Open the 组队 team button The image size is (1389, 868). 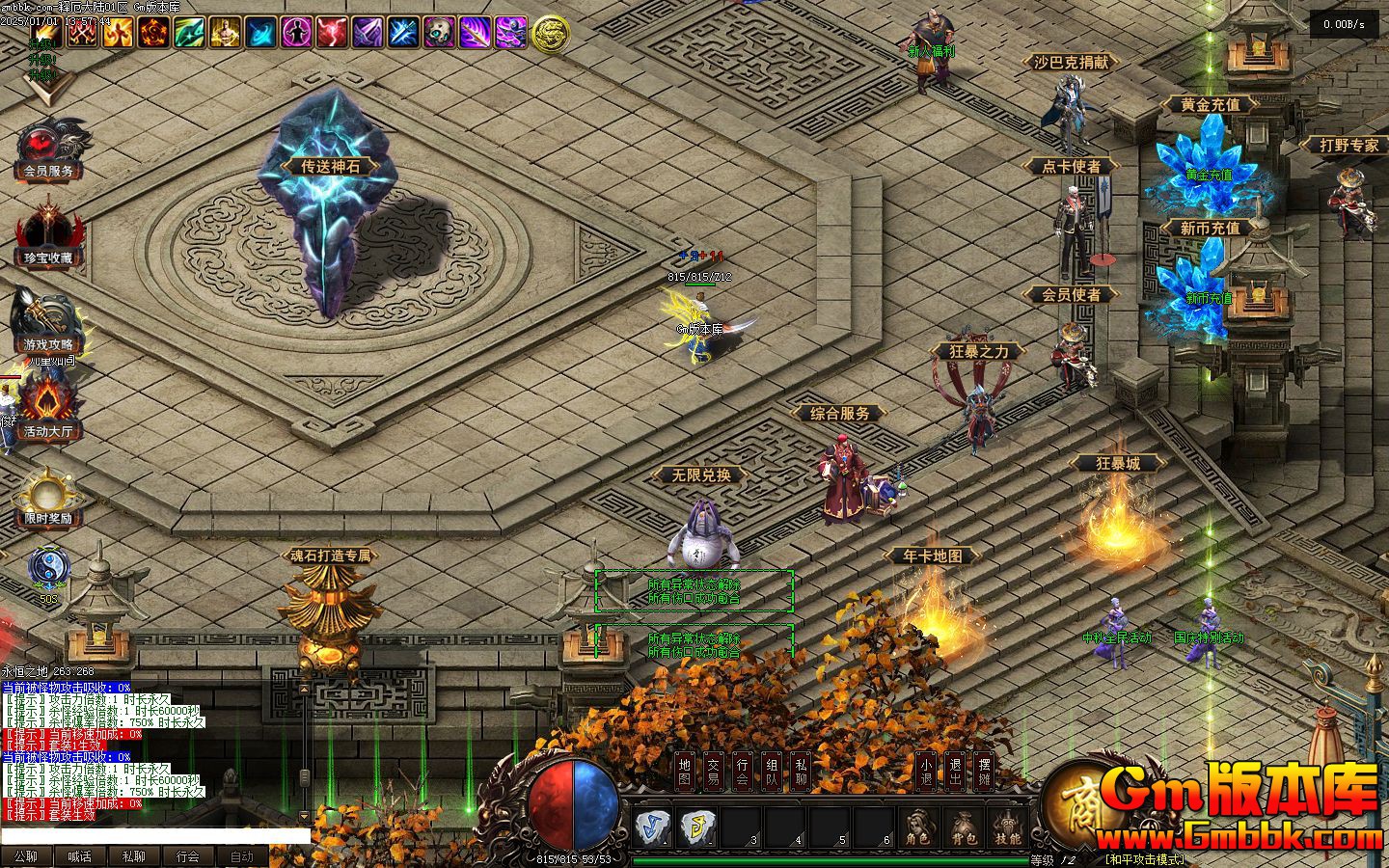pyautogui.click(x=773, y=771)
